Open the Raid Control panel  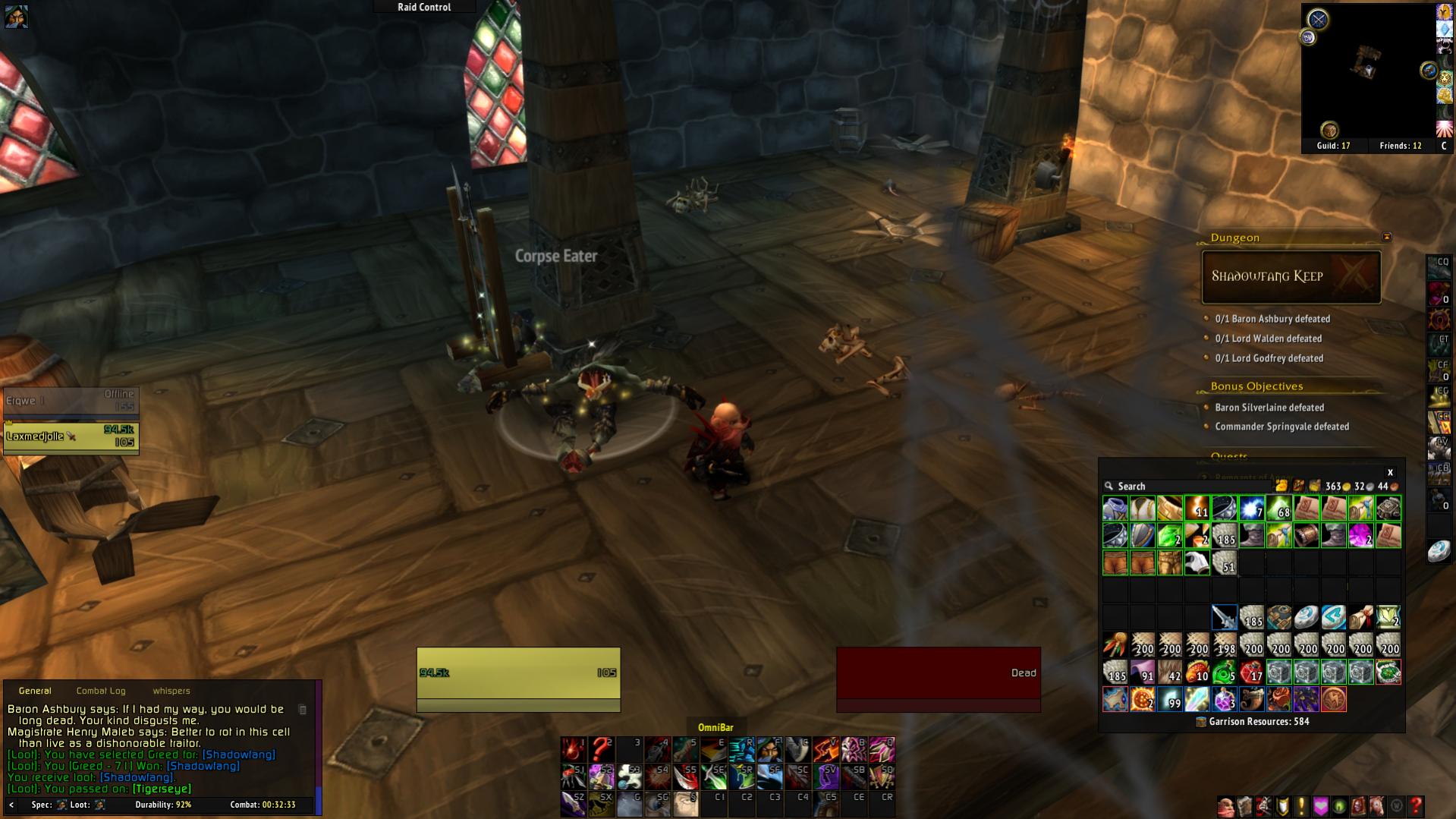coord(424,7)
